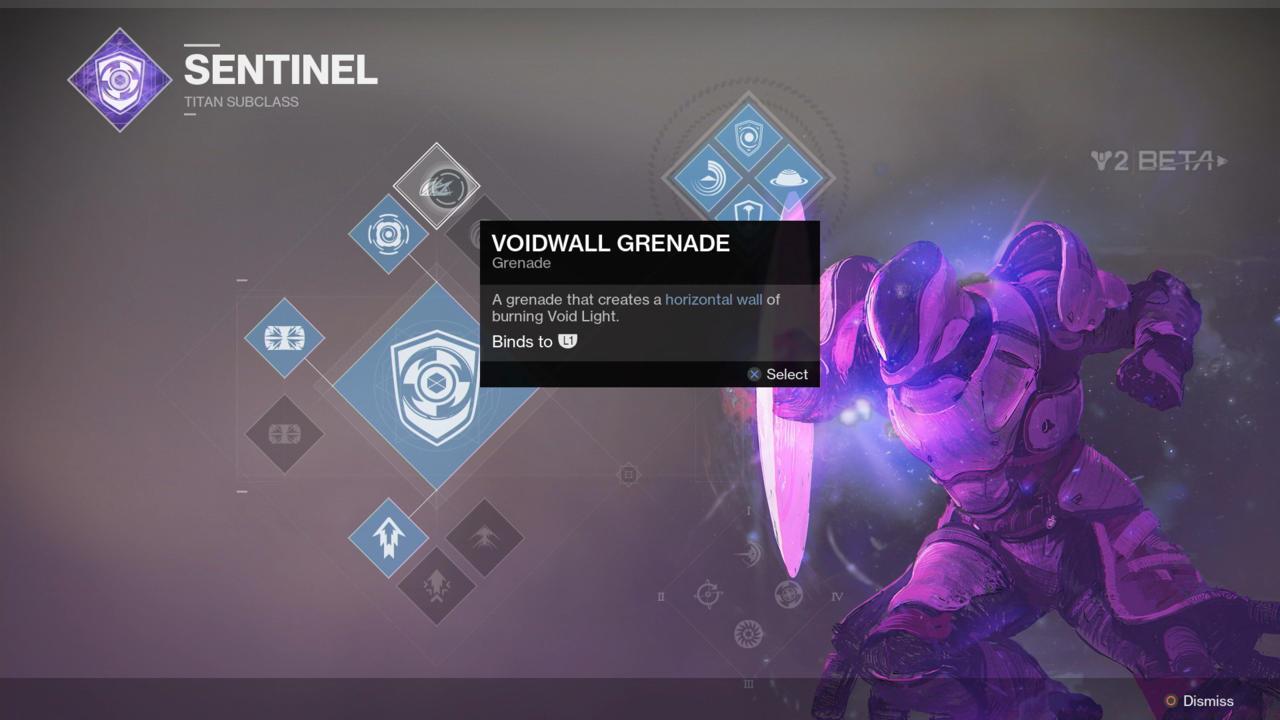Expand the arrow next to V2 BETA
The height and width of the screenshot is (720, 1280).
click(1224, 161)
